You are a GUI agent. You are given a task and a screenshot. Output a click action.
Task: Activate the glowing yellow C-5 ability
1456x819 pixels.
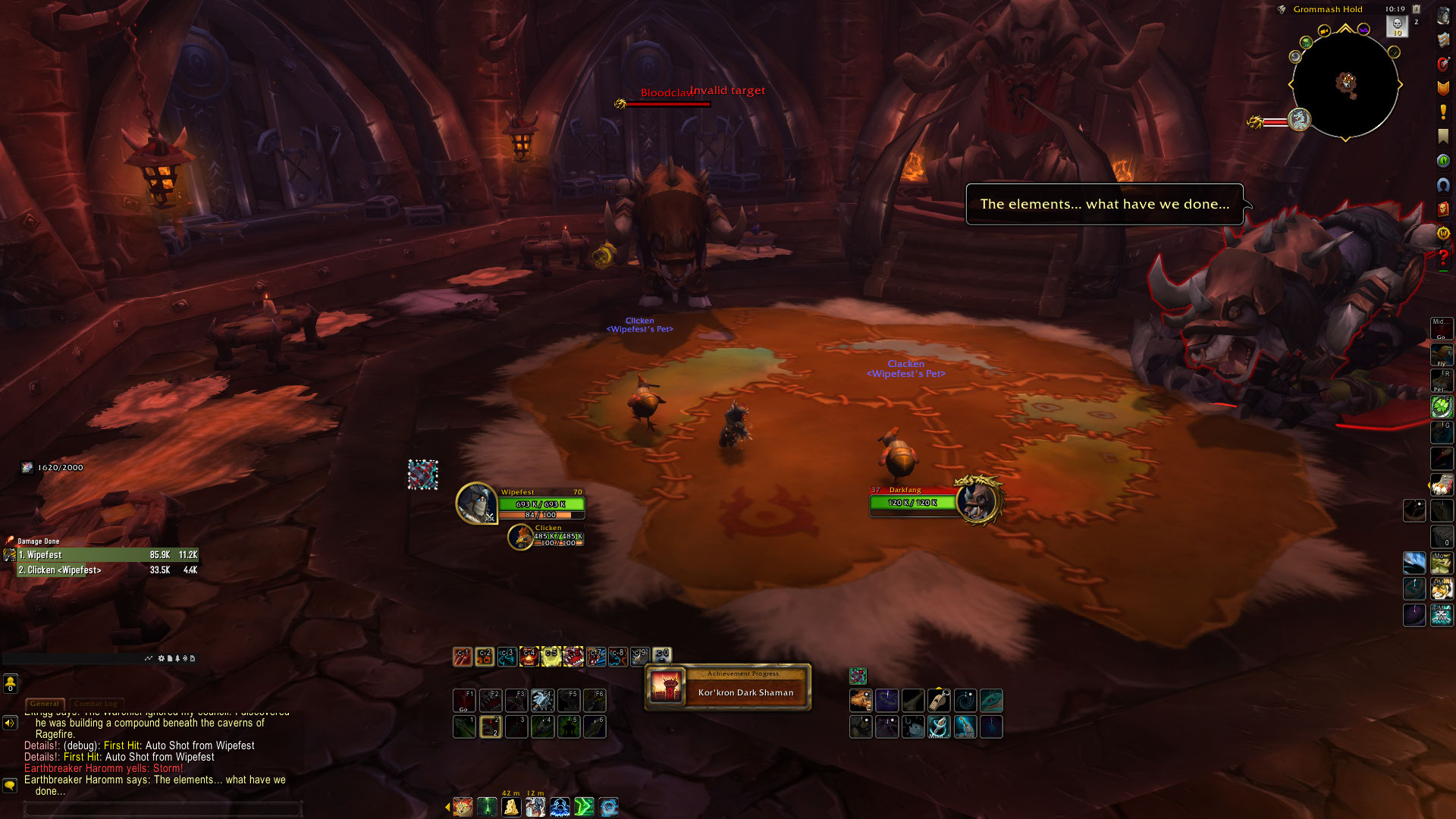(x=551, y=656)
